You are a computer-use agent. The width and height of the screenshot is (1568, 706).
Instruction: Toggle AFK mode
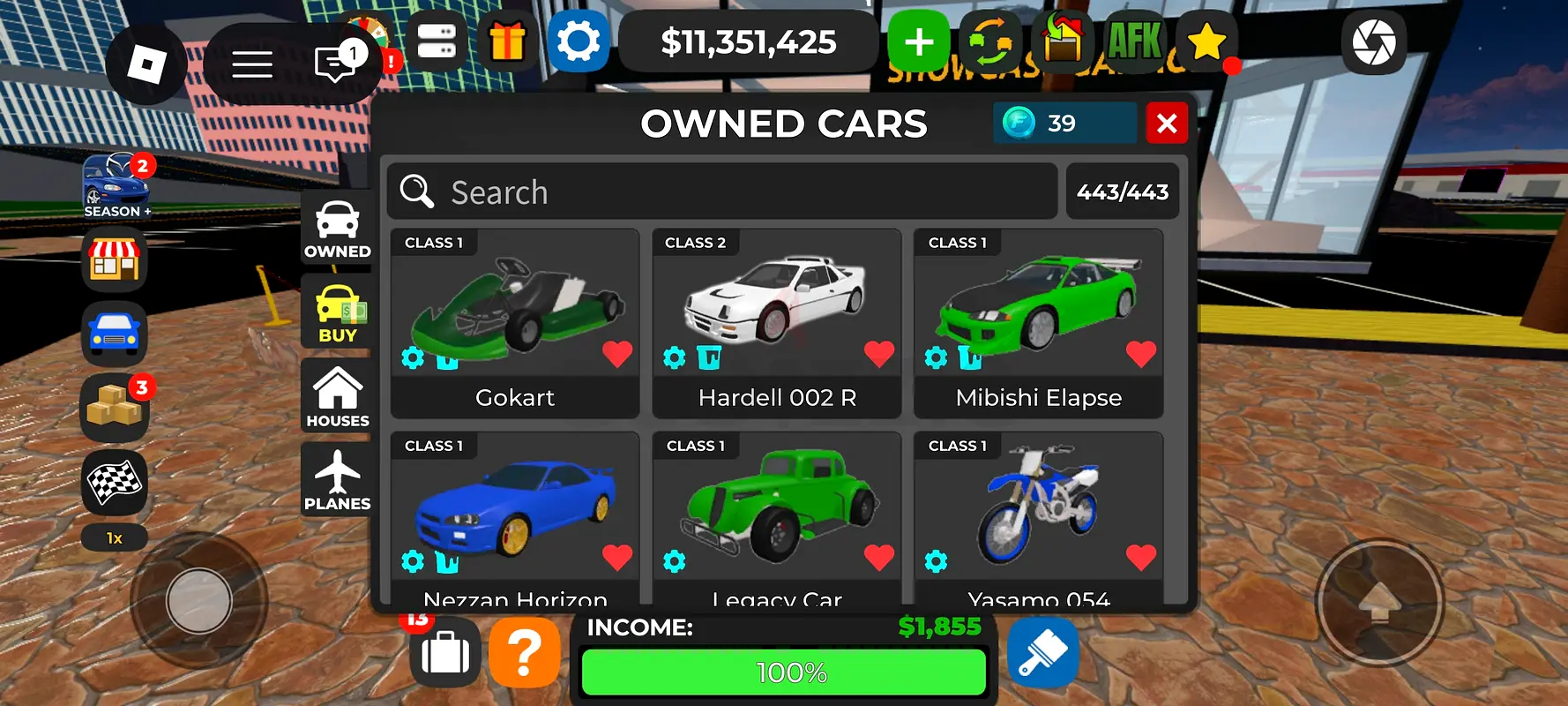pos(1134,41)
